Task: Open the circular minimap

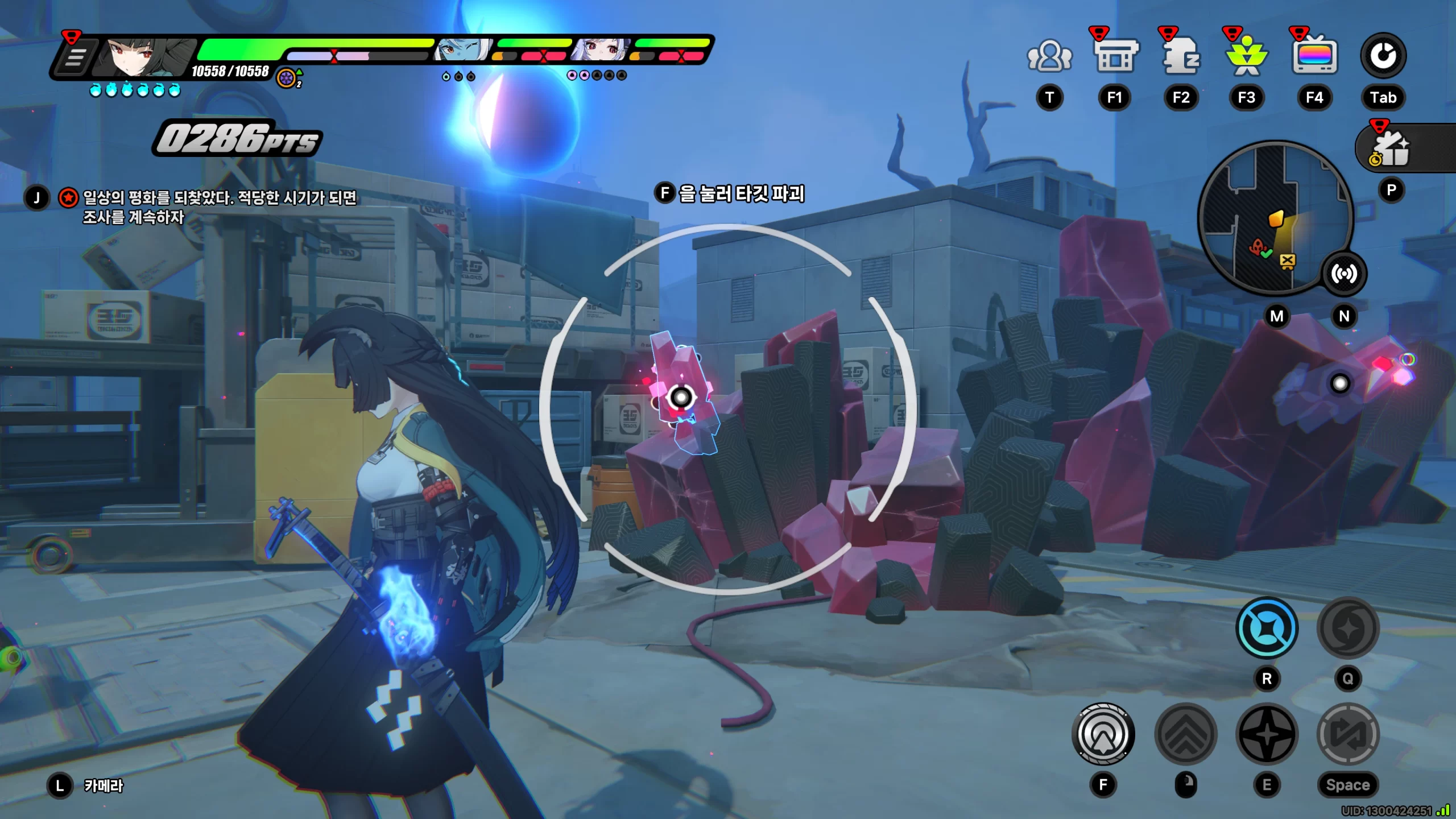Action: click(x=1274, y=217)
